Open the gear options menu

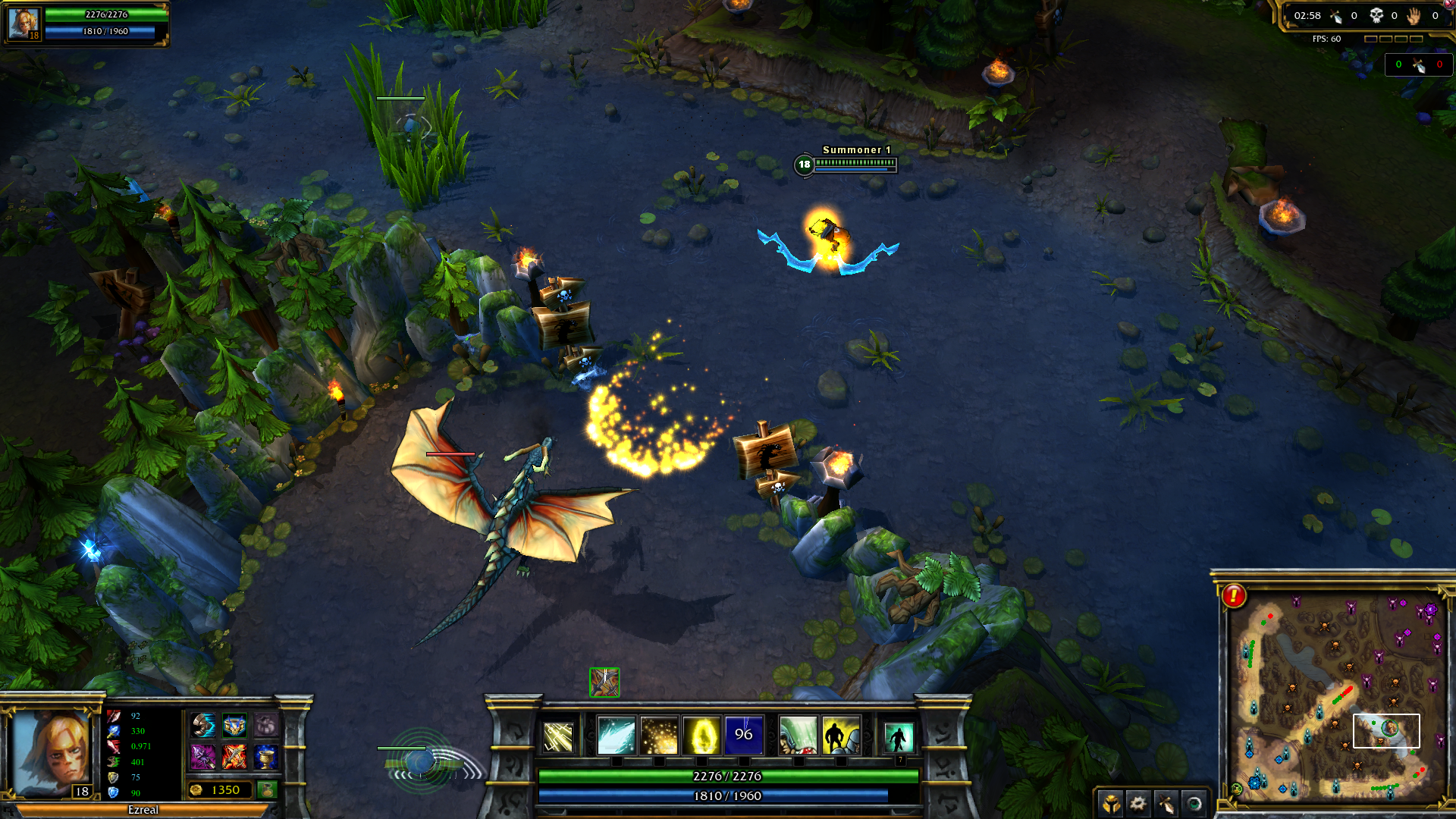point(1137,802)
